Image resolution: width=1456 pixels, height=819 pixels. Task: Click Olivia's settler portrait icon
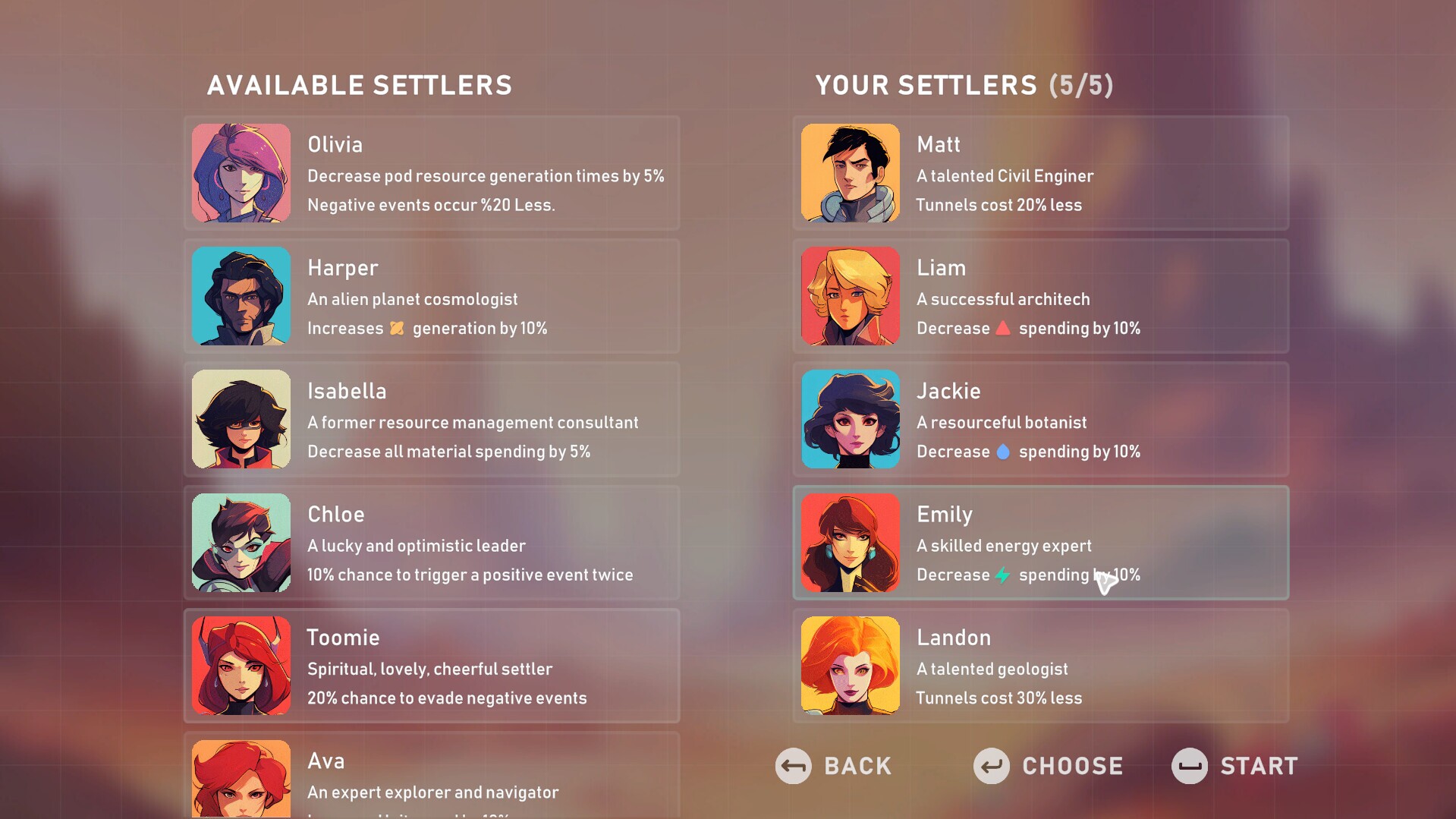pyautogui.click(x=241, y=173)
